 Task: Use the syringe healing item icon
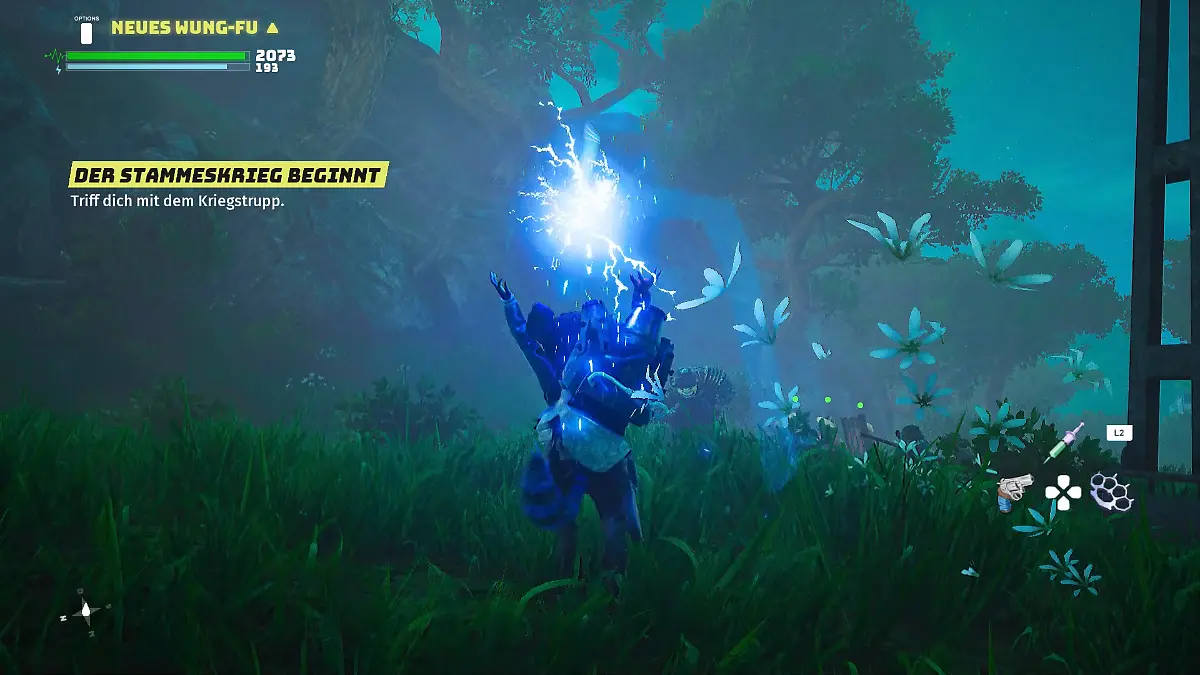1064,442
